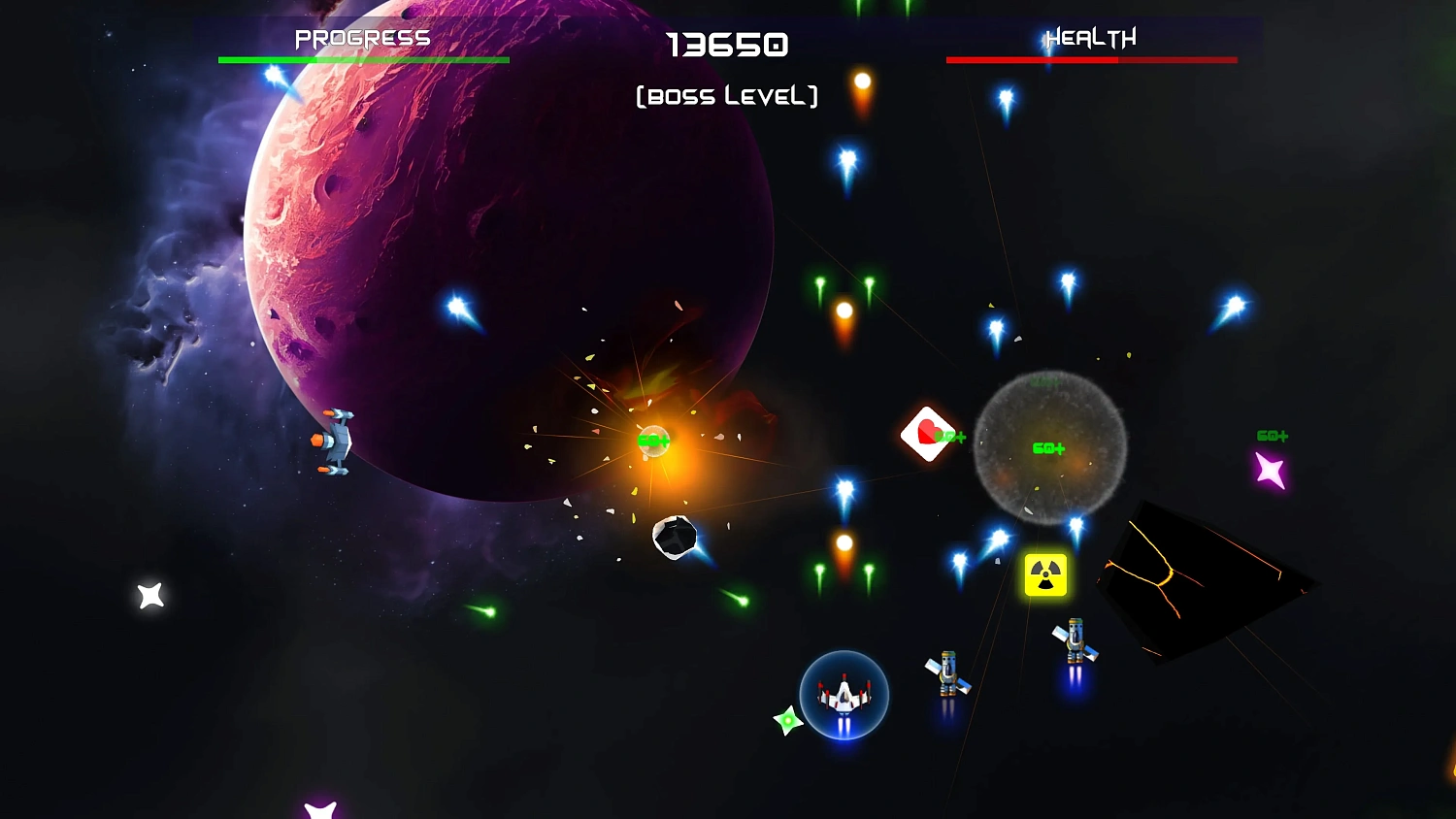Click the enemy turret ship on the left

click(x=335, y=442)
